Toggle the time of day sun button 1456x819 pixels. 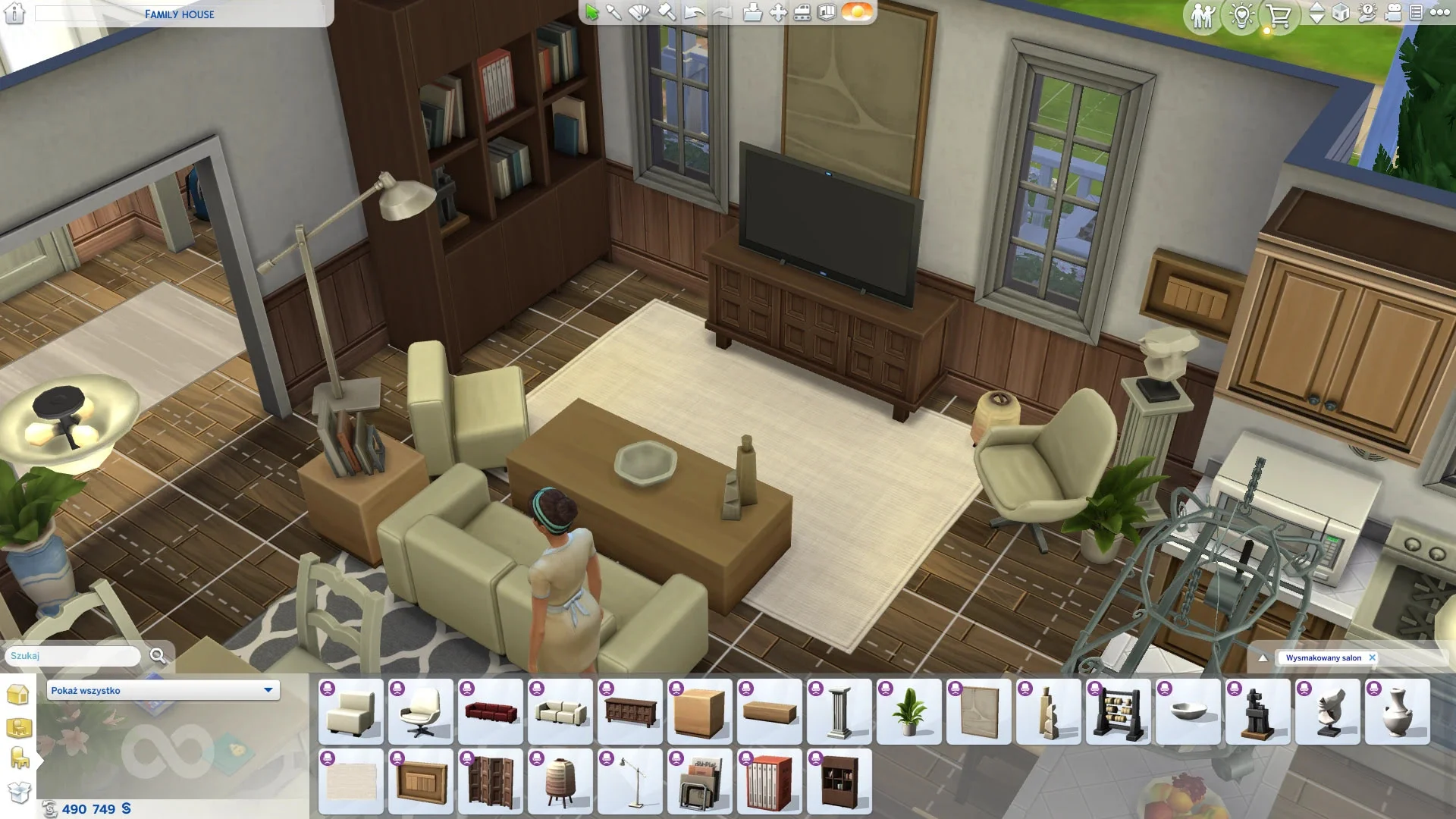[x=857, y=13]
